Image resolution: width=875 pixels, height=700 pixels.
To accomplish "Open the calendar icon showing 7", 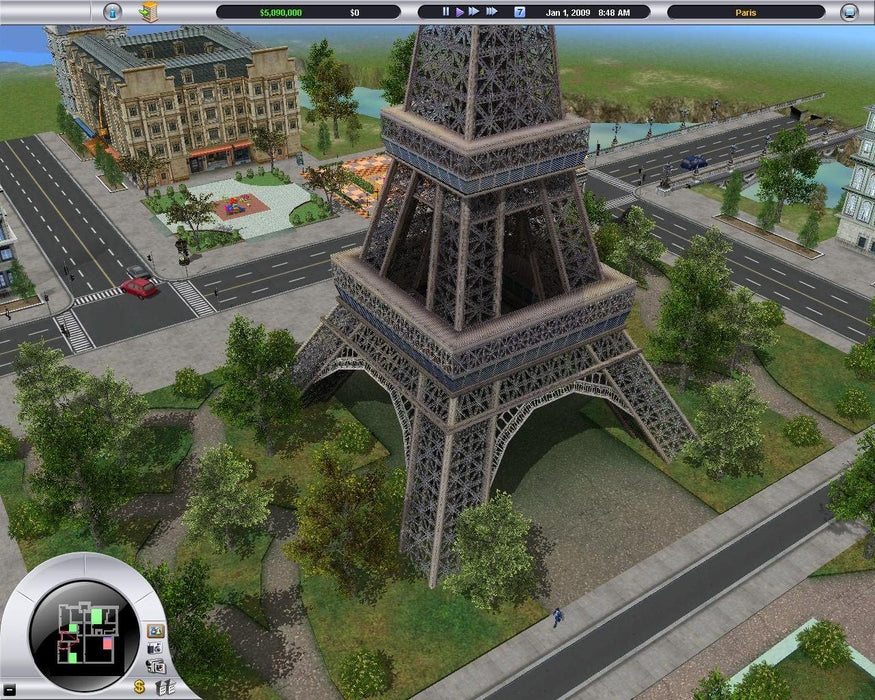I will [519, 12].
